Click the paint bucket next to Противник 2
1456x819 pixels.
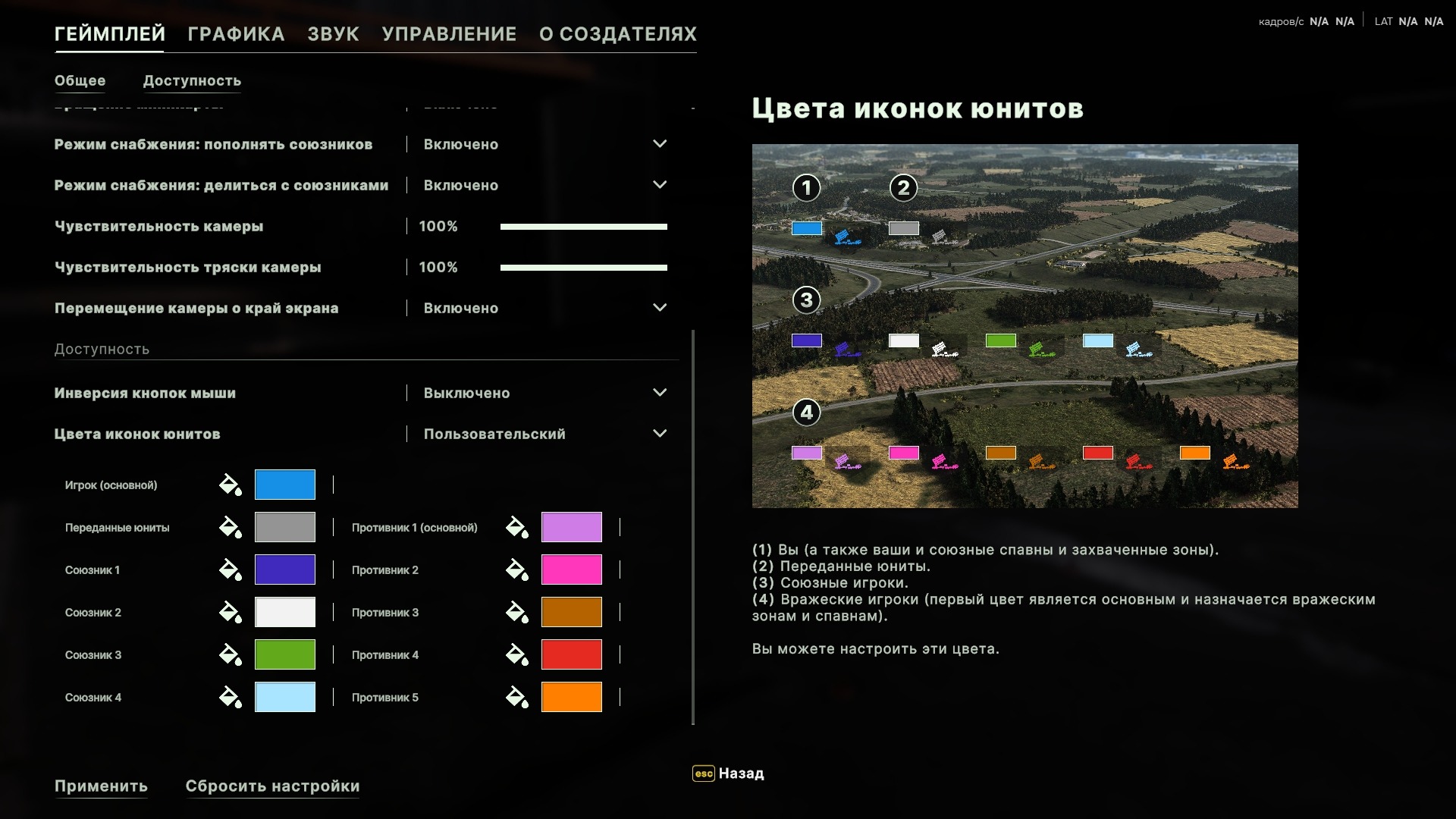(x=517, y=570)
